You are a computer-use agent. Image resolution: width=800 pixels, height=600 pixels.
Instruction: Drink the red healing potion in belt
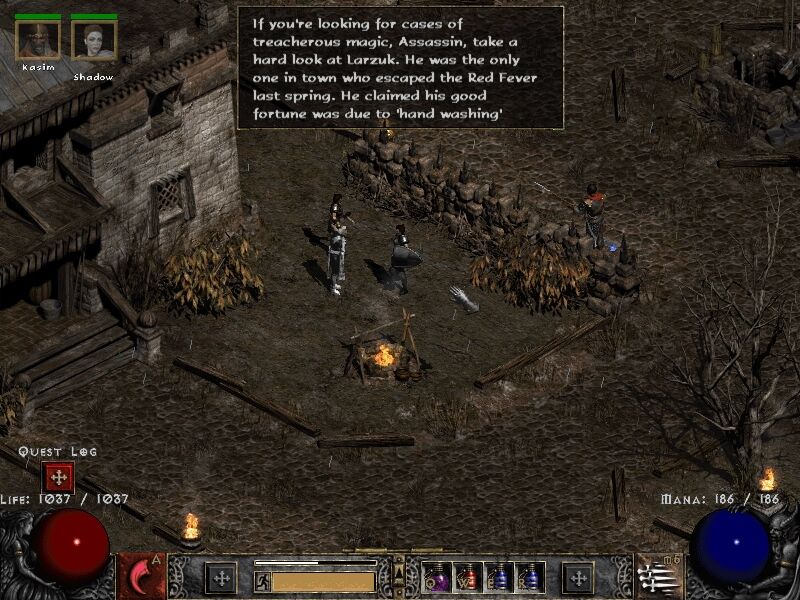468,577
